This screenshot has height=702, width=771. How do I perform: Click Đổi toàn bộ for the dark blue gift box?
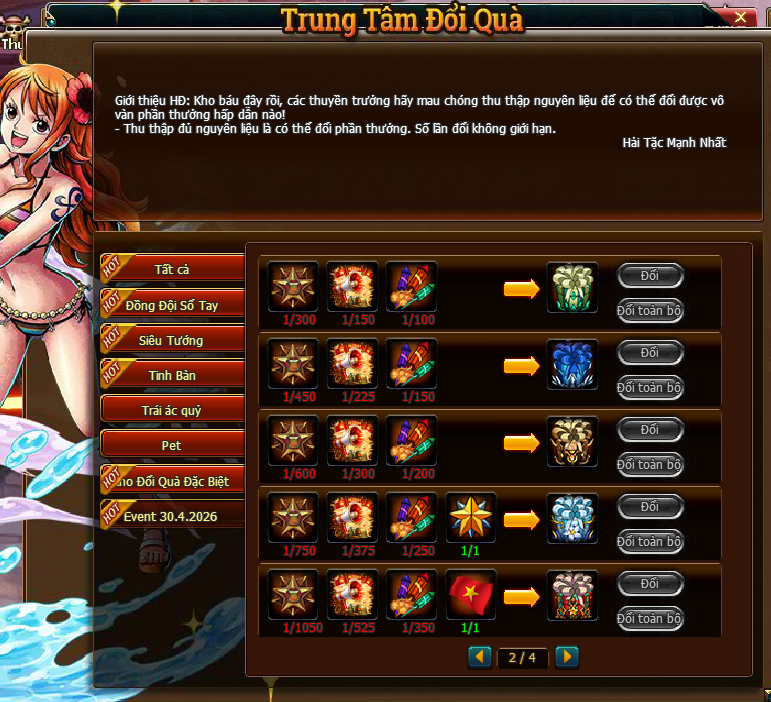tap(650, 387)
